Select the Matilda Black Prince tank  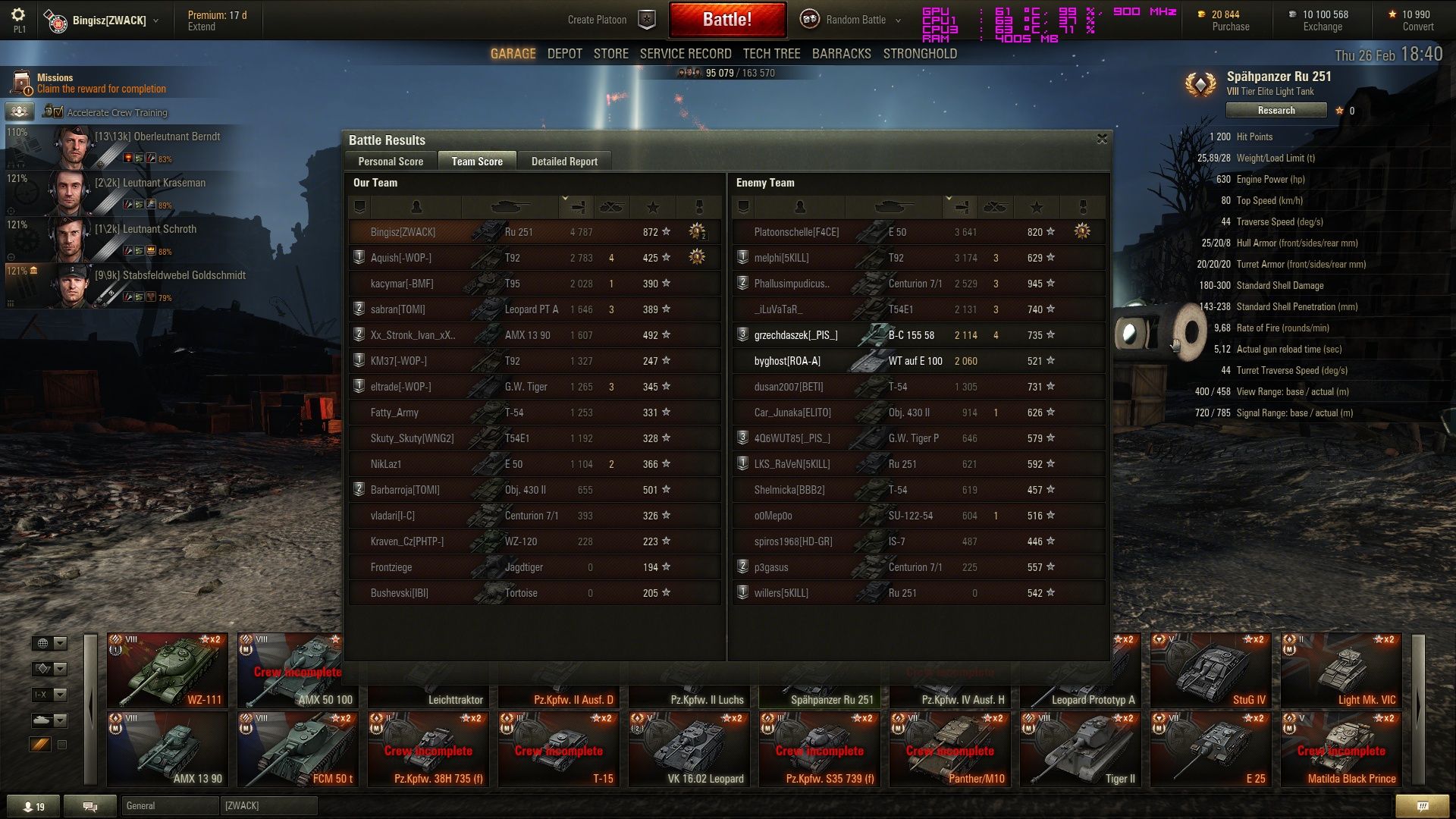point(1341,748)
